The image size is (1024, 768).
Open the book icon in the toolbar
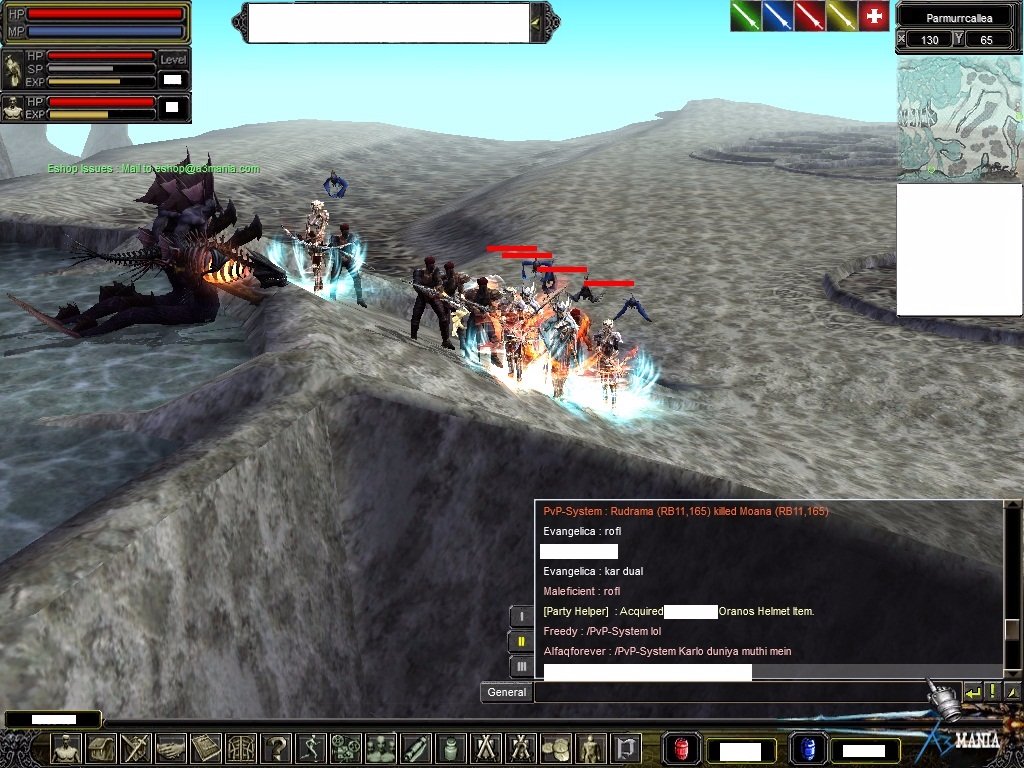coord(206,749)
